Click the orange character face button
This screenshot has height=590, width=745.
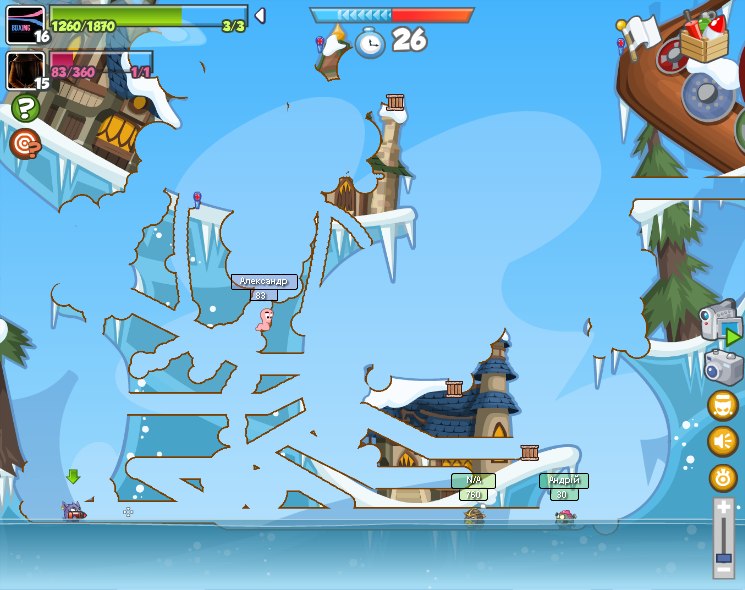[x=723, y=405]
